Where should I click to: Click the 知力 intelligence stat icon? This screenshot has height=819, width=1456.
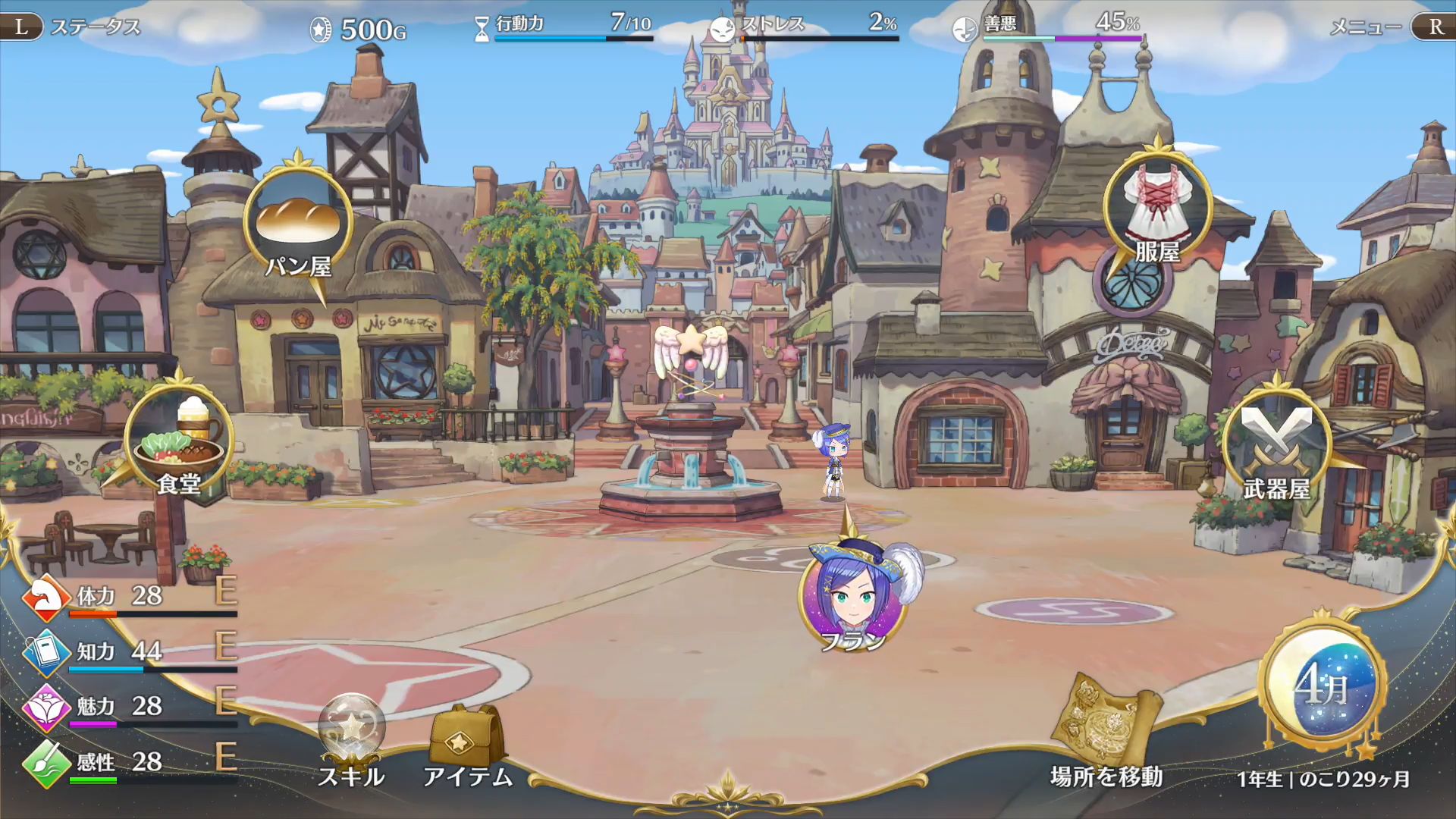coord(45,652)
